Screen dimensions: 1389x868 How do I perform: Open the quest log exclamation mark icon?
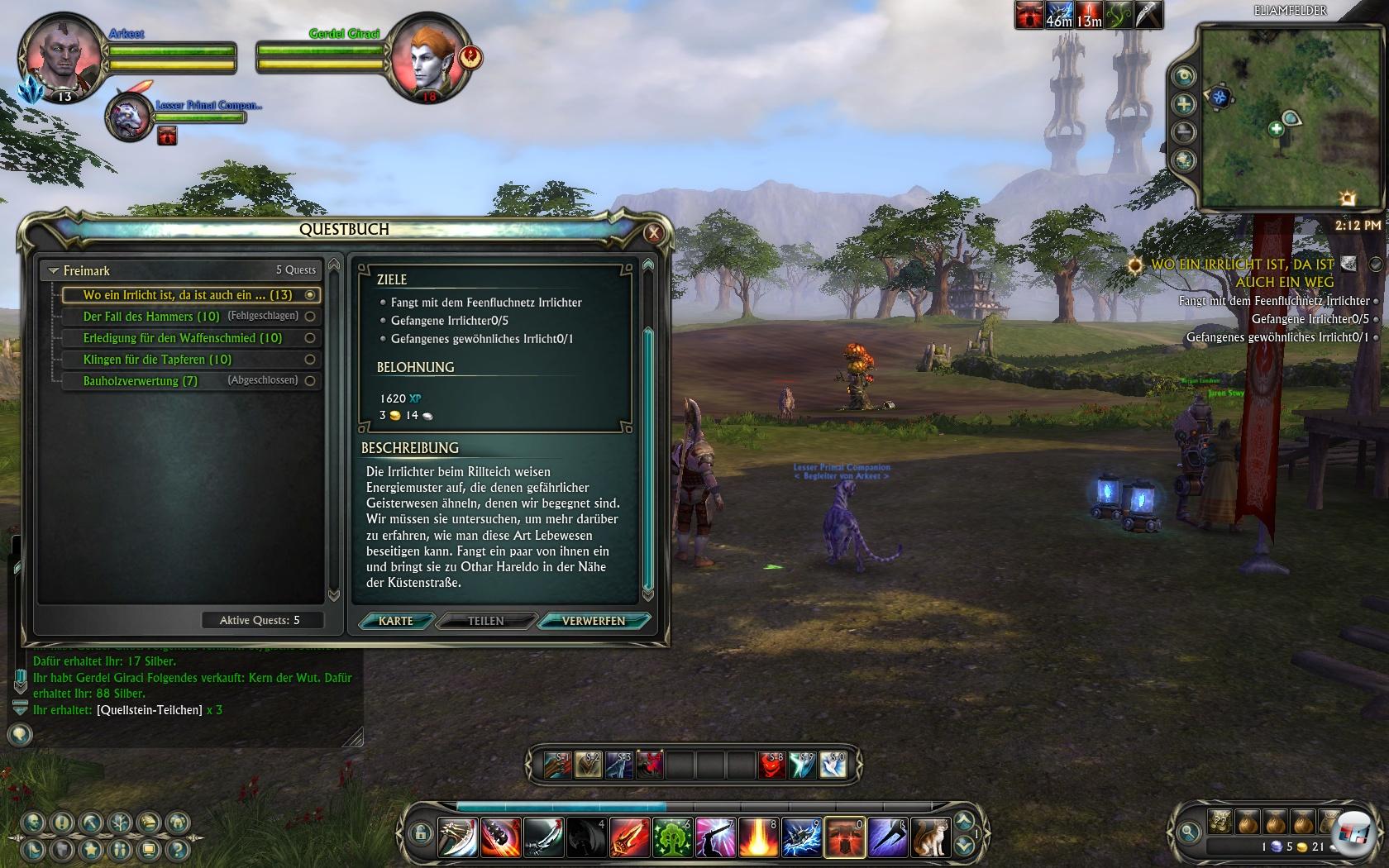click(62, 823)
